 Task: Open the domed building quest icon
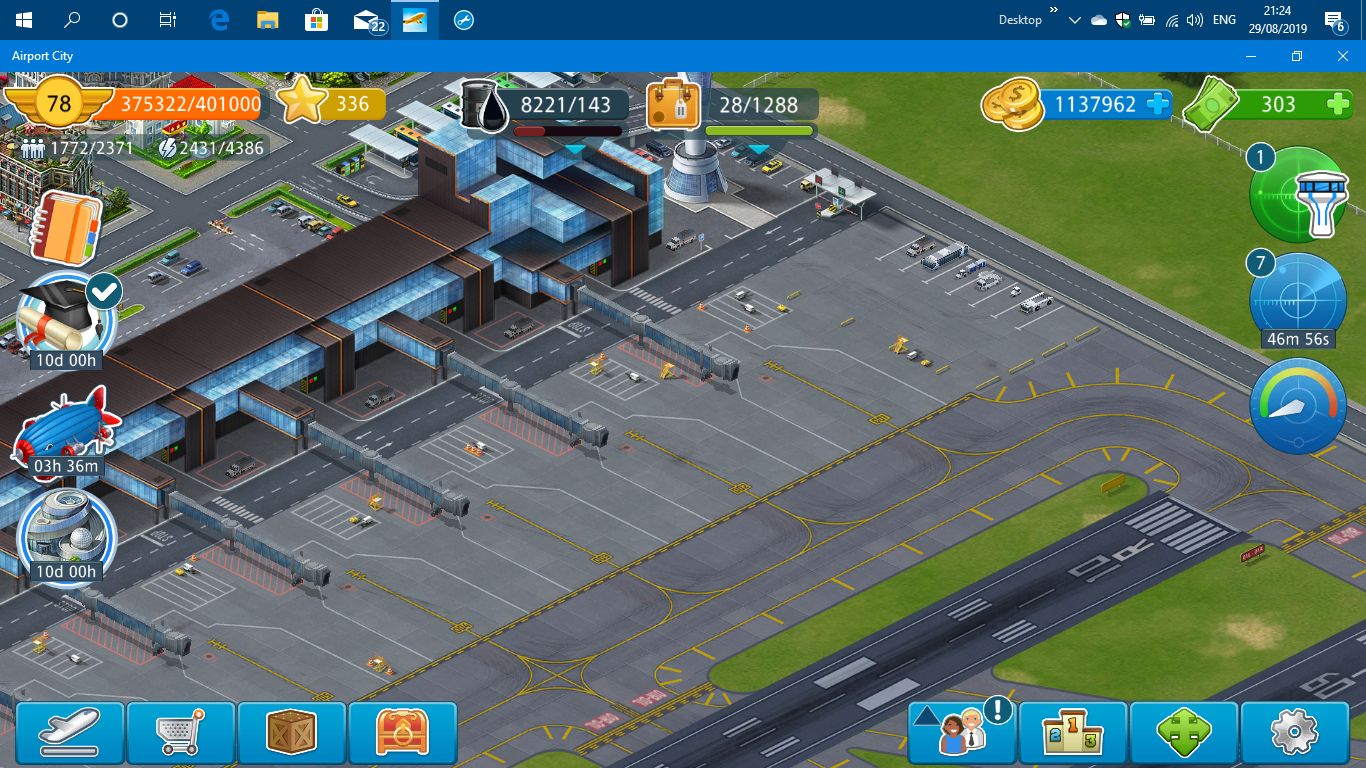click(x=67, y=530)
